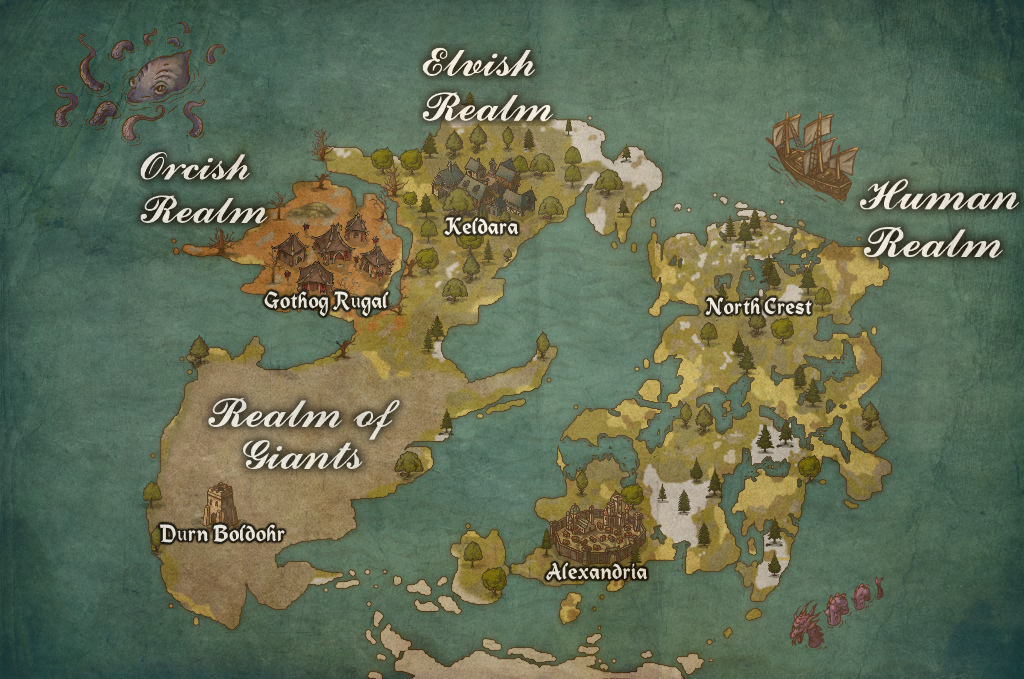This screenshot has width=1024, height=679.
Task: Select the Keldara town on the map
Action: [x=477, y=186]
